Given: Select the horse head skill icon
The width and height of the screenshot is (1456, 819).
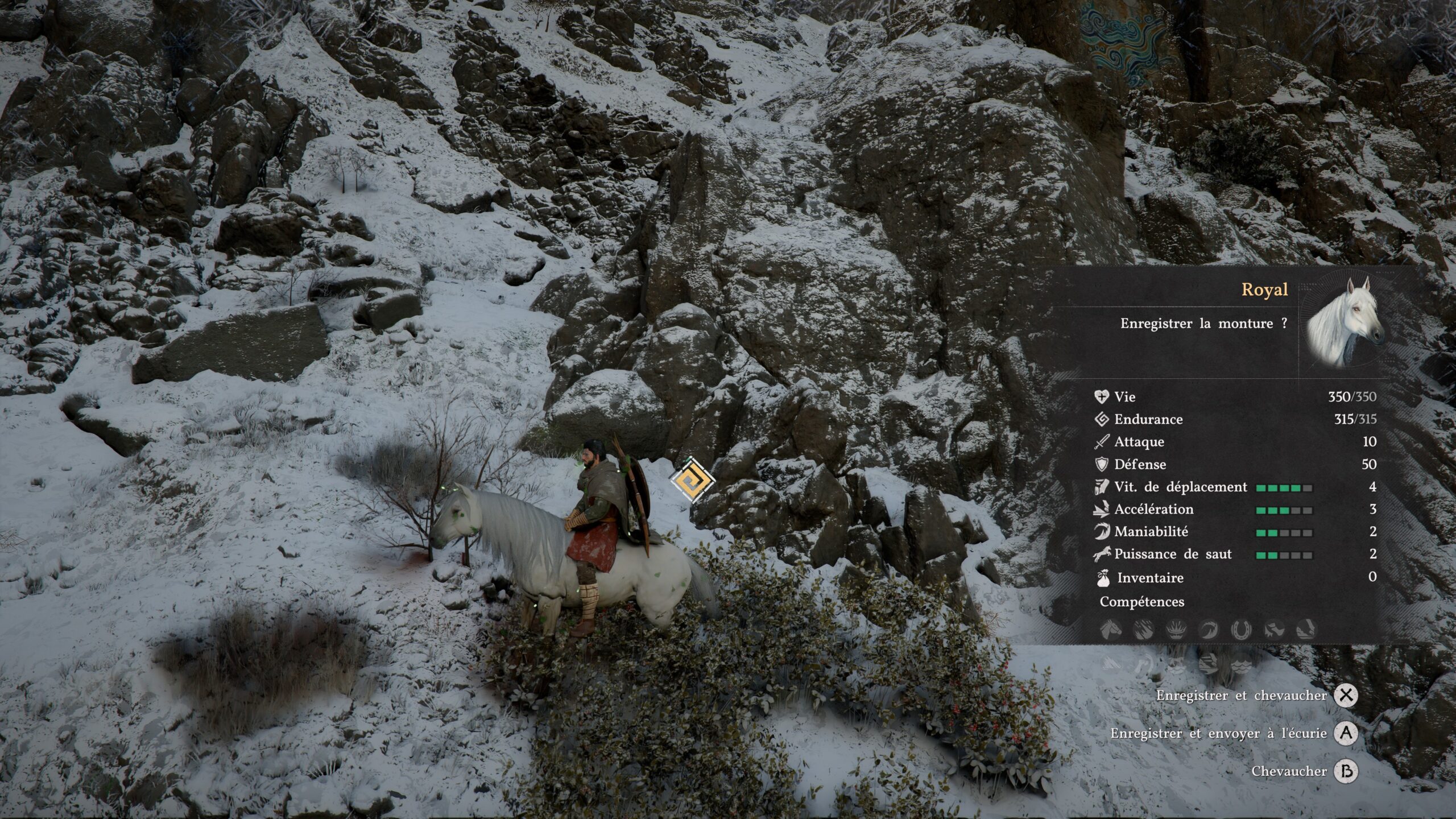Looking at the screenshot, I should (1111, 630).
